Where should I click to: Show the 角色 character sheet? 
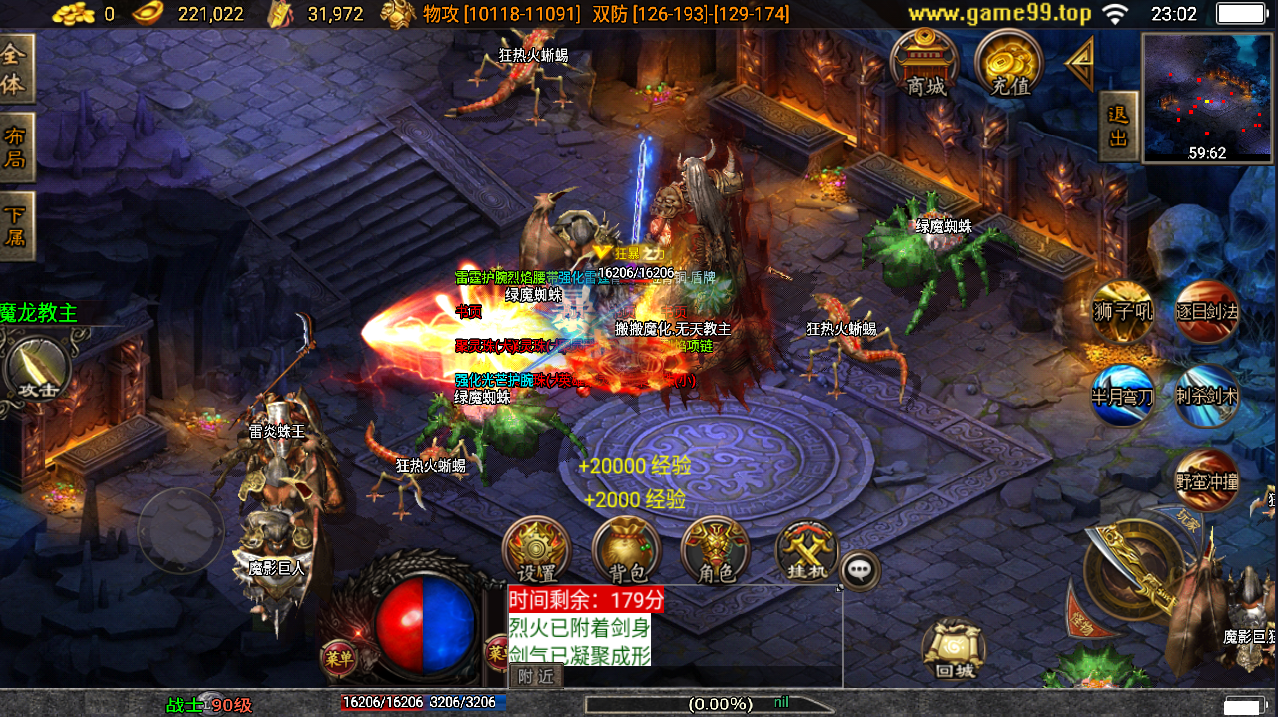715,551
